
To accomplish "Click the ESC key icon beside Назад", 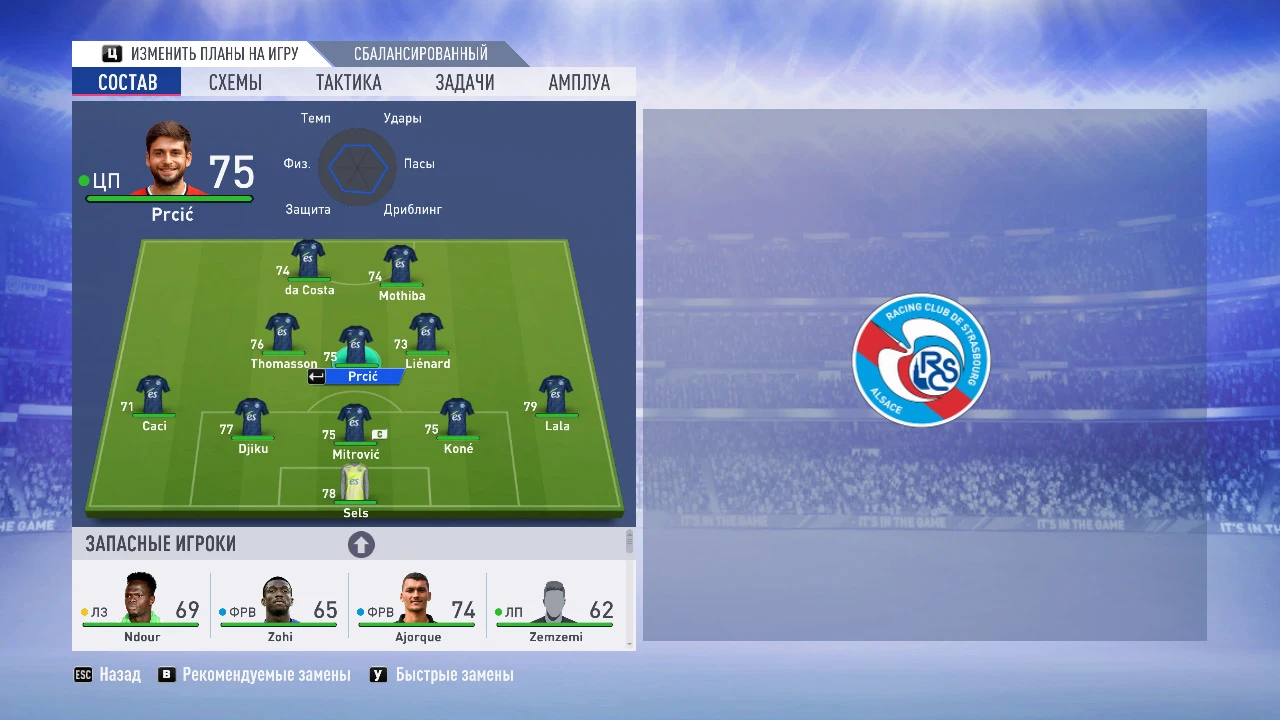I will [x=82, y=674].
